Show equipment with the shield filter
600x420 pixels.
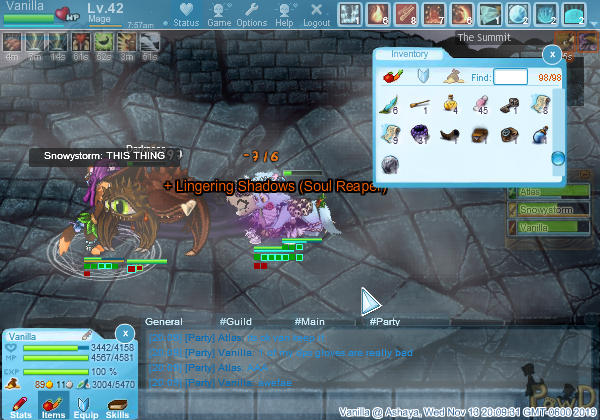click(422, 77)
